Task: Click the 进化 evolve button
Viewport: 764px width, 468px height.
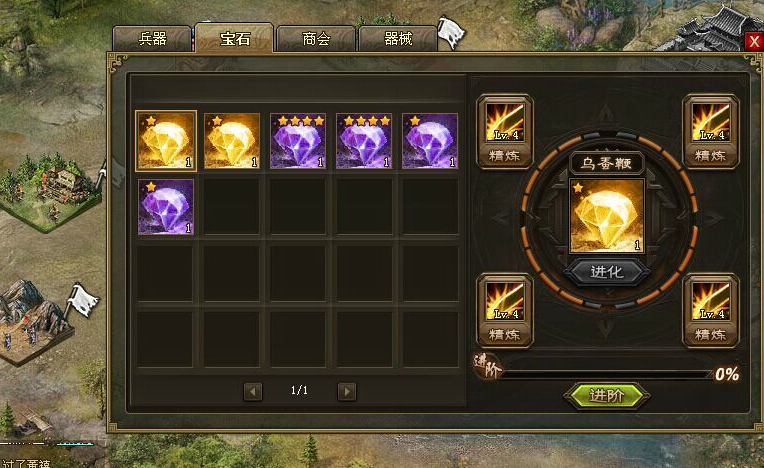Action: [607, 272]
